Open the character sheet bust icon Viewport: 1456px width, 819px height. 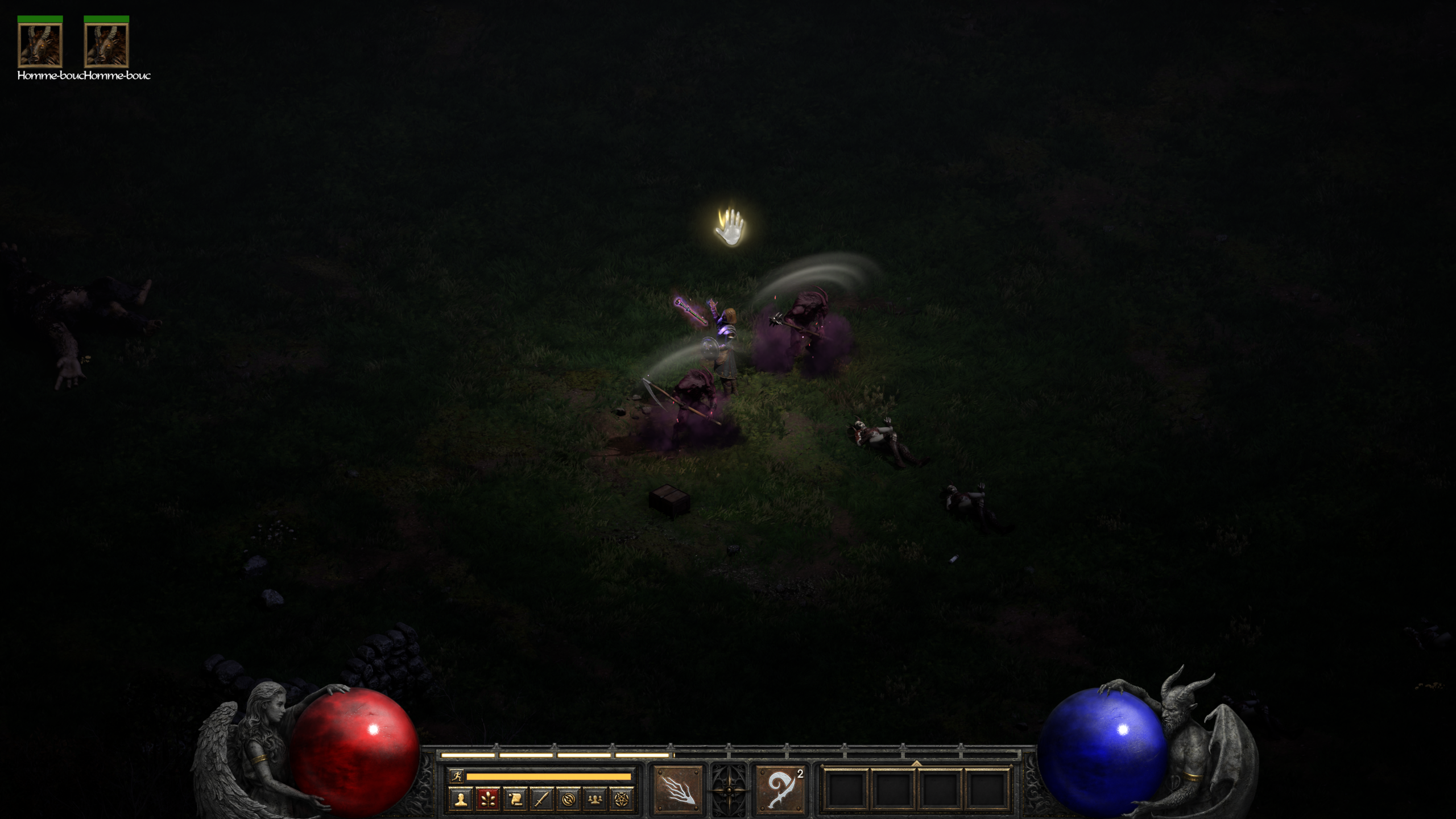point(461,800)
